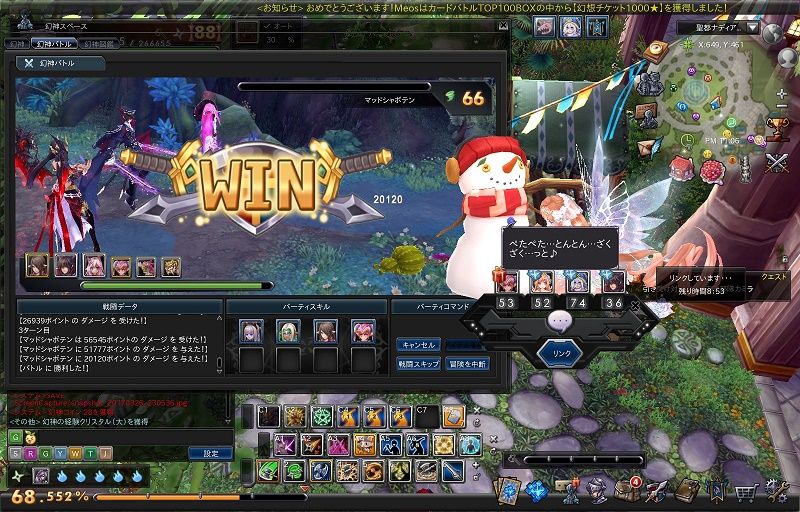
Task: Open the shopping cart shop icon
Action: pos(746,492)
